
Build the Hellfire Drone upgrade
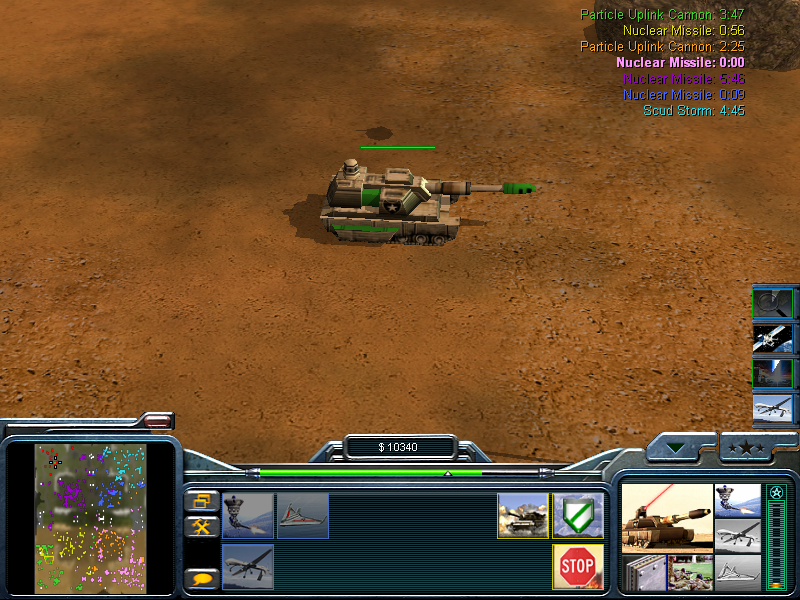point(248,567)
